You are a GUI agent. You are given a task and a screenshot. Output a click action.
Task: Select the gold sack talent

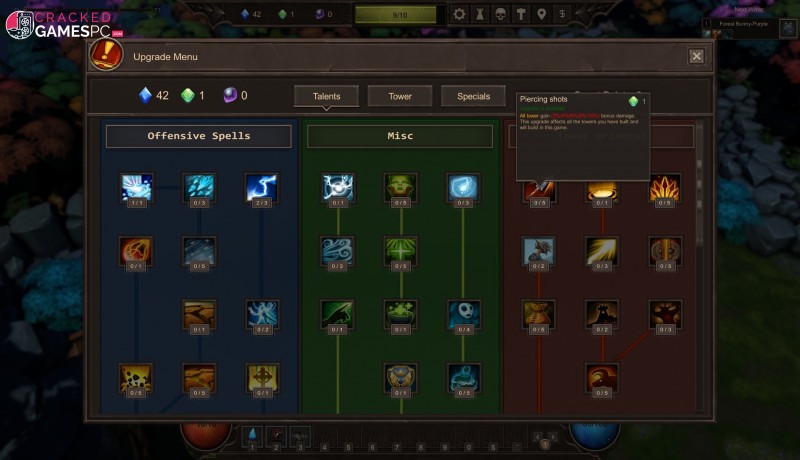coord(539,314)
